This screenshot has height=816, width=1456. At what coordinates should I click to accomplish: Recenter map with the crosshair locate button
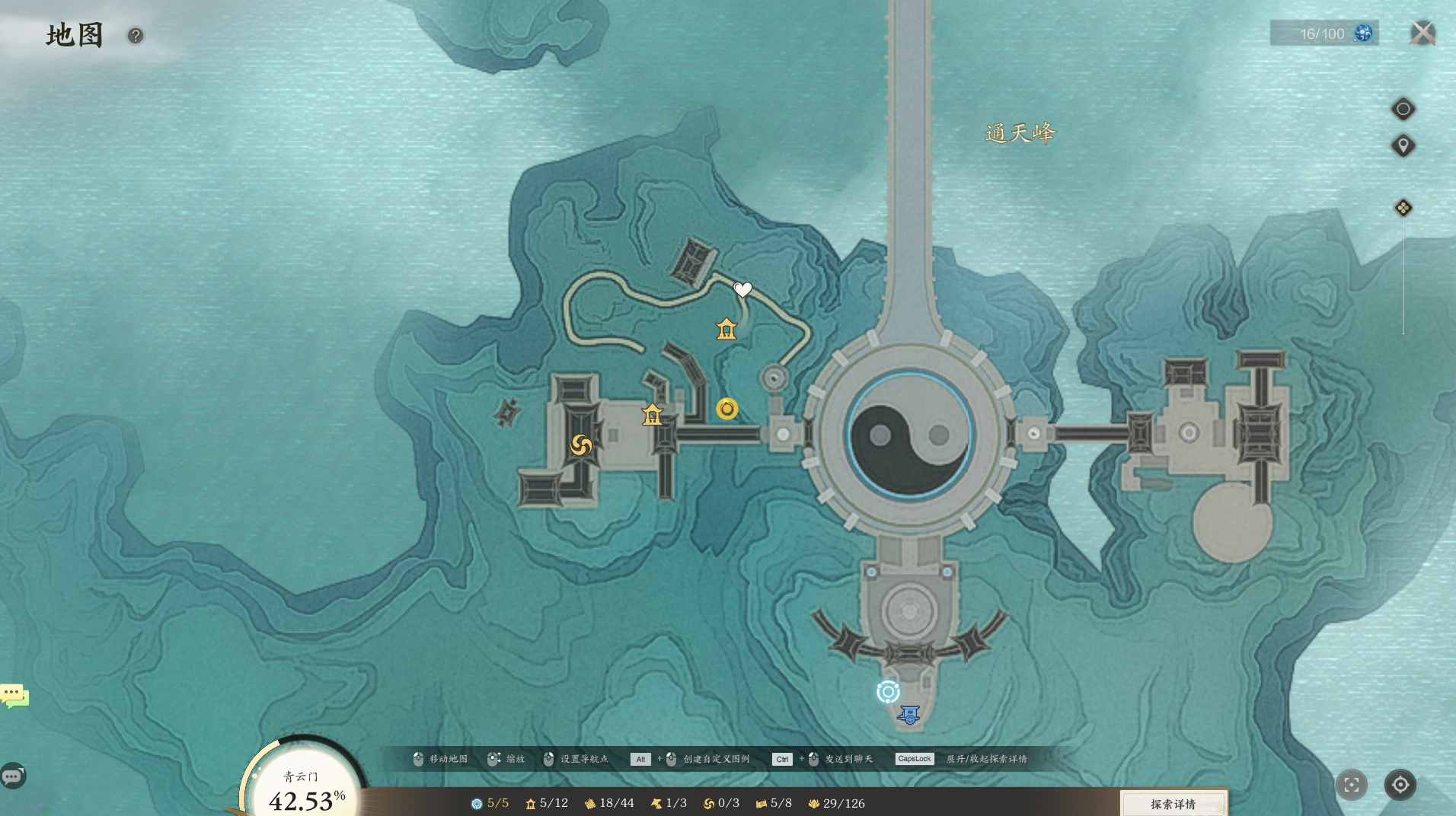click(1400, 785)
